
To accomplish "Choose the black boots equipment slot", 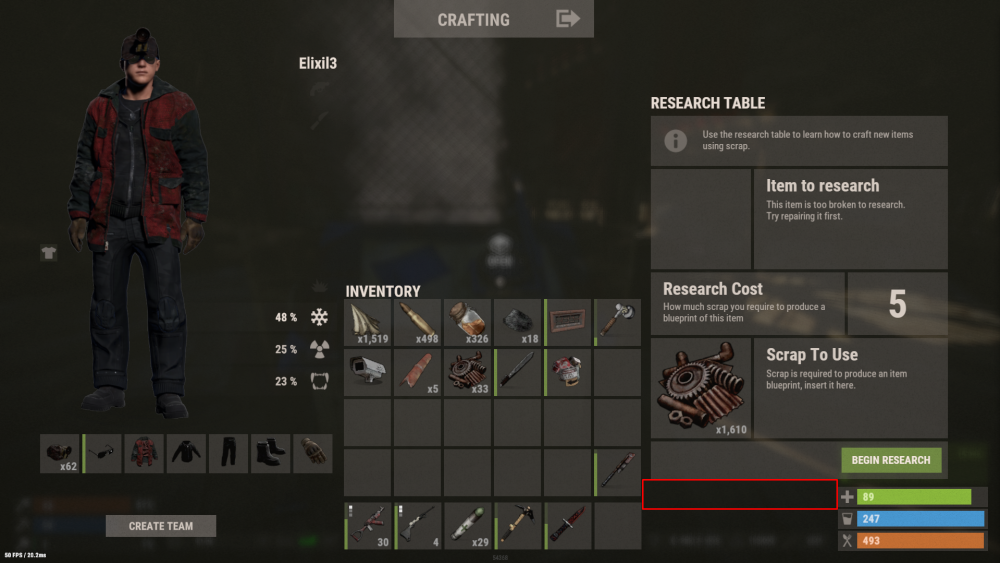I will pyautogui.click(x=270, y=453).
